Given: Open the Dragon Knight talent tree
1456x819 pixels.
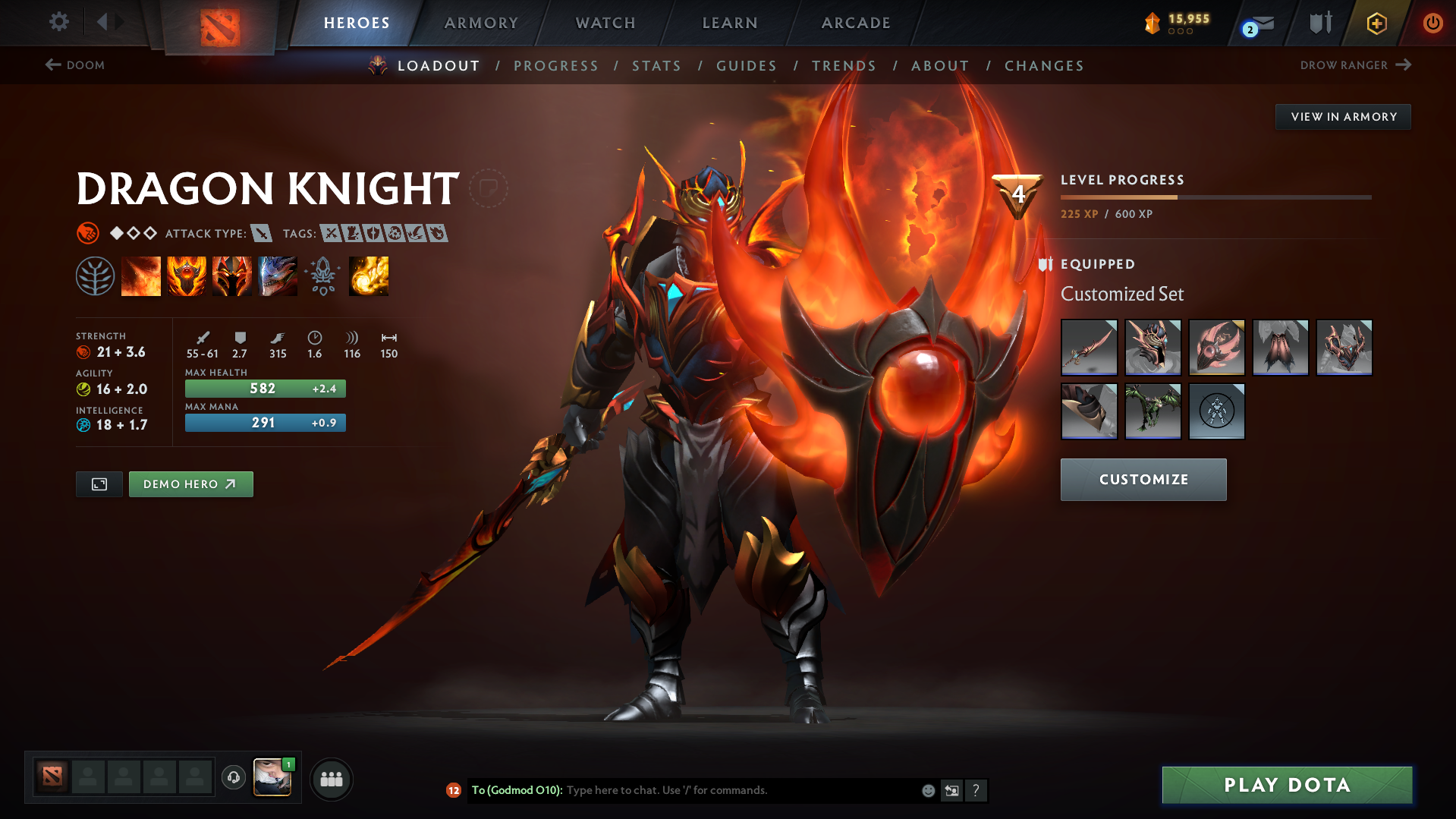Looking at the screenshot, I should 95,276.
